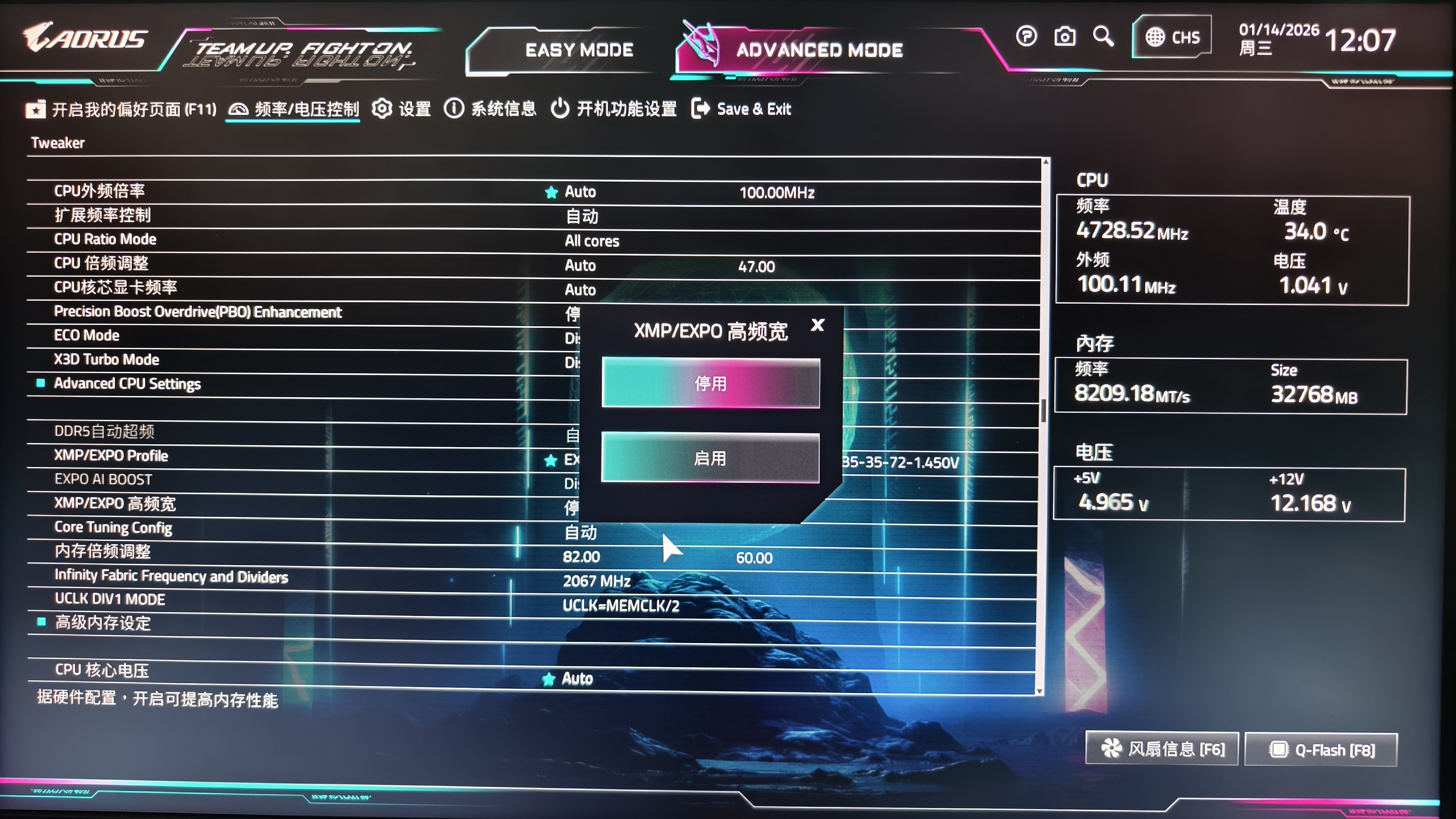Expand the 高级内存设定 section
The width and height of the screenshot is (1456, 819).
[102, 623]
